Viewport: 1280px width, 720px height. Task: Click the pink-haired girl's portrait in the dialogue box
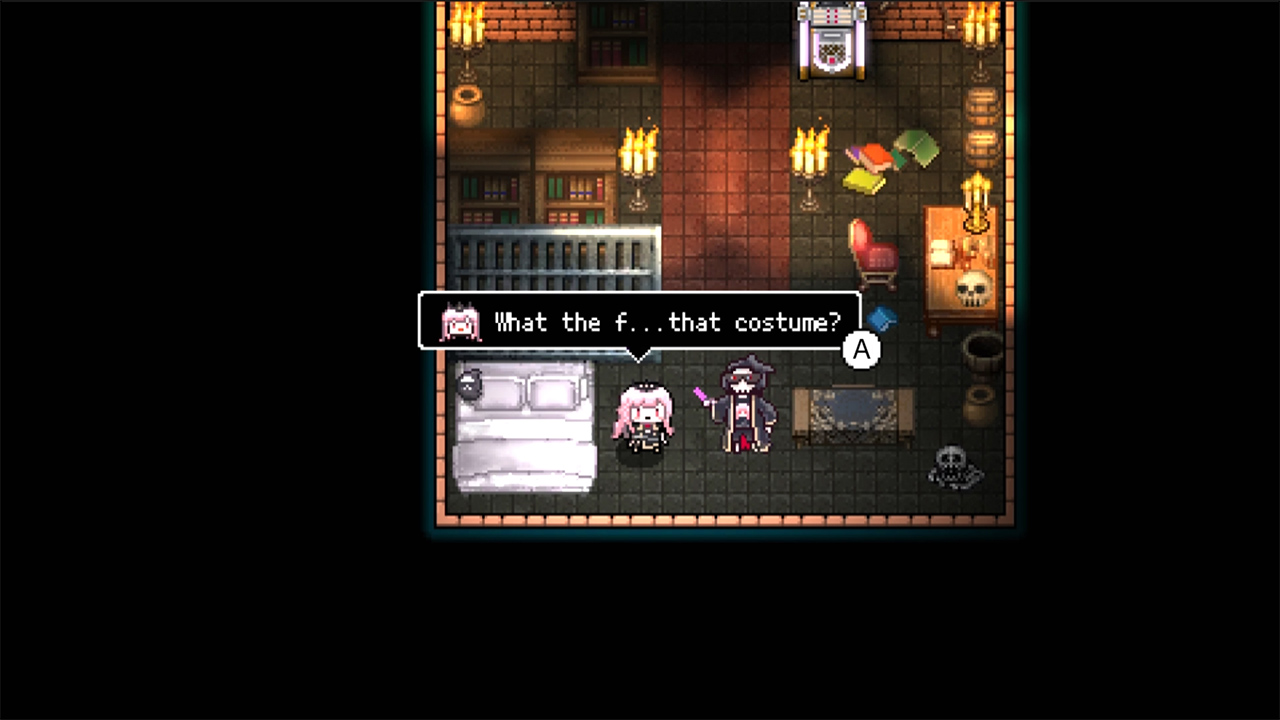pos(460,322)
